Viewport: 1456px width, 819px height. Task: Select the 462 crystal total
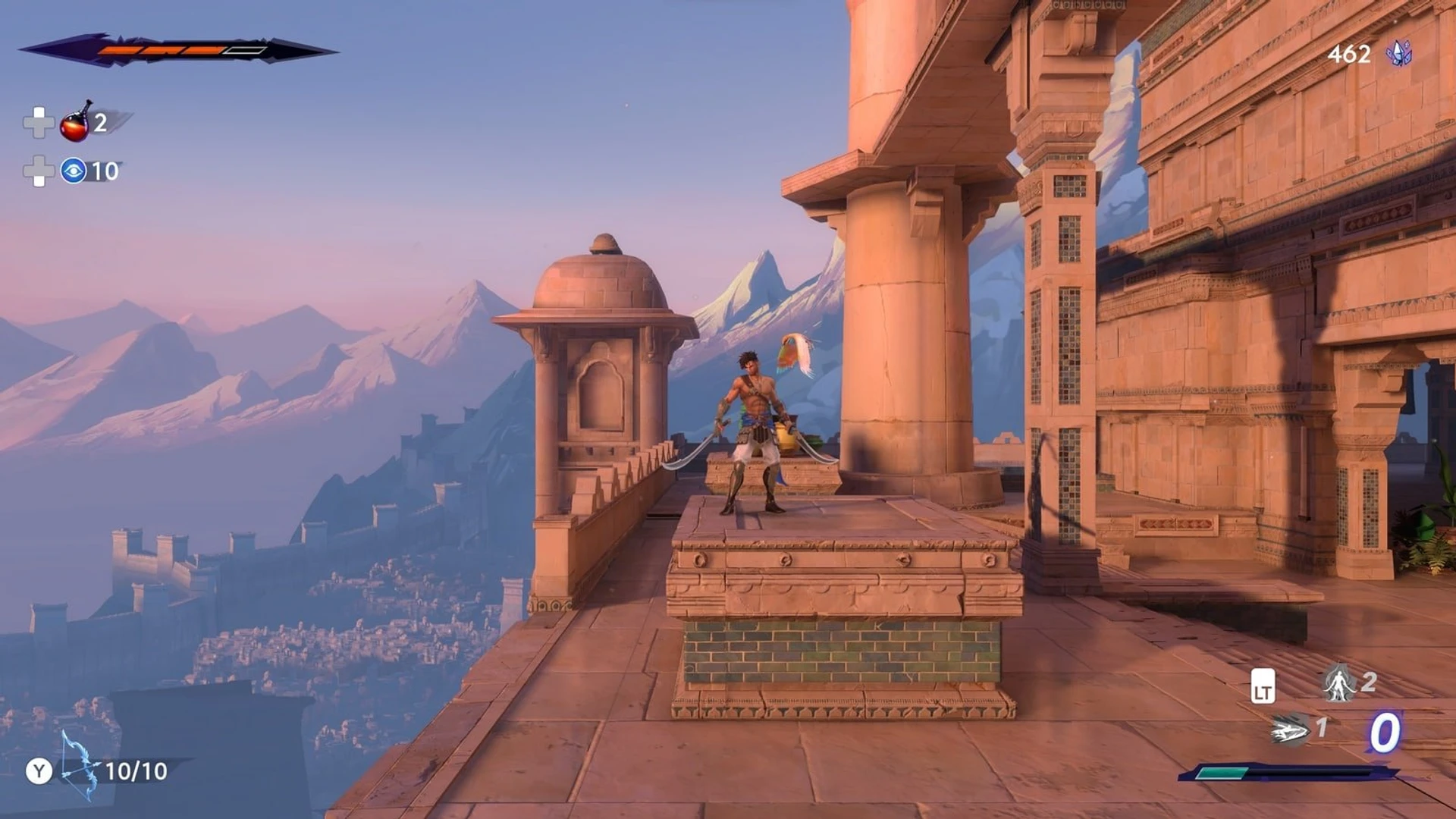[x=1350, y=55]
